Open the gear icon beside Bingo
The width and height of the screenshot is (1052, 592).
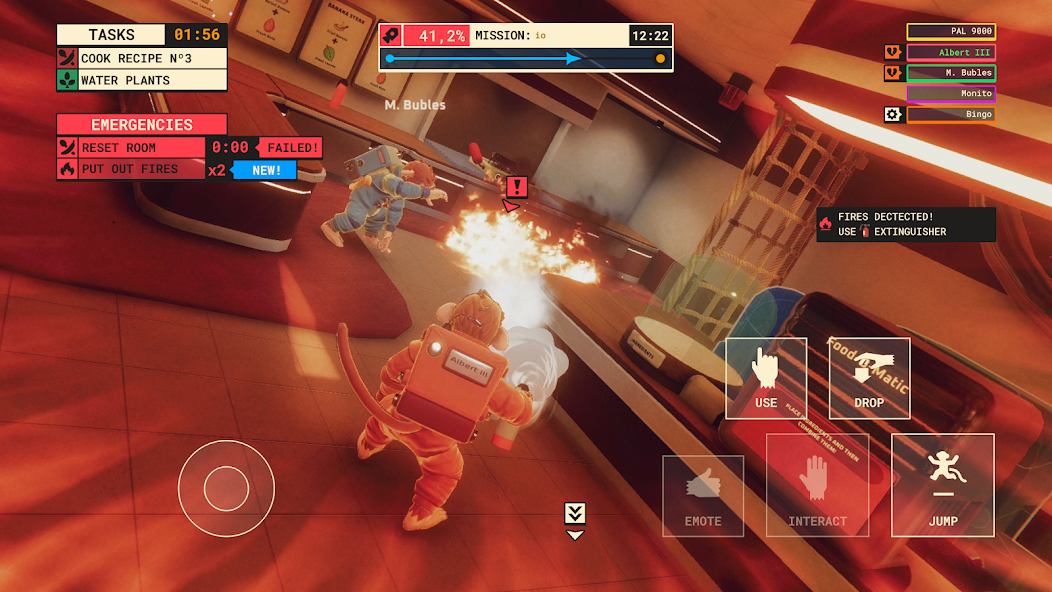[x=893, y=115]
